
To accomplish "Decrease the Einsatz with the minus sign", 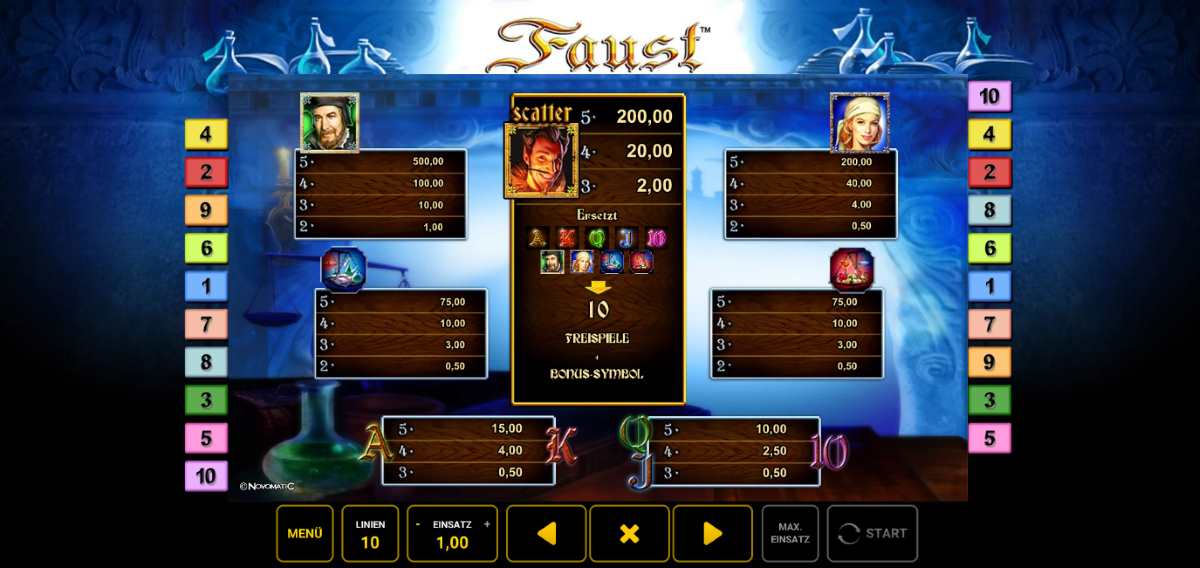I will (417, 524).
